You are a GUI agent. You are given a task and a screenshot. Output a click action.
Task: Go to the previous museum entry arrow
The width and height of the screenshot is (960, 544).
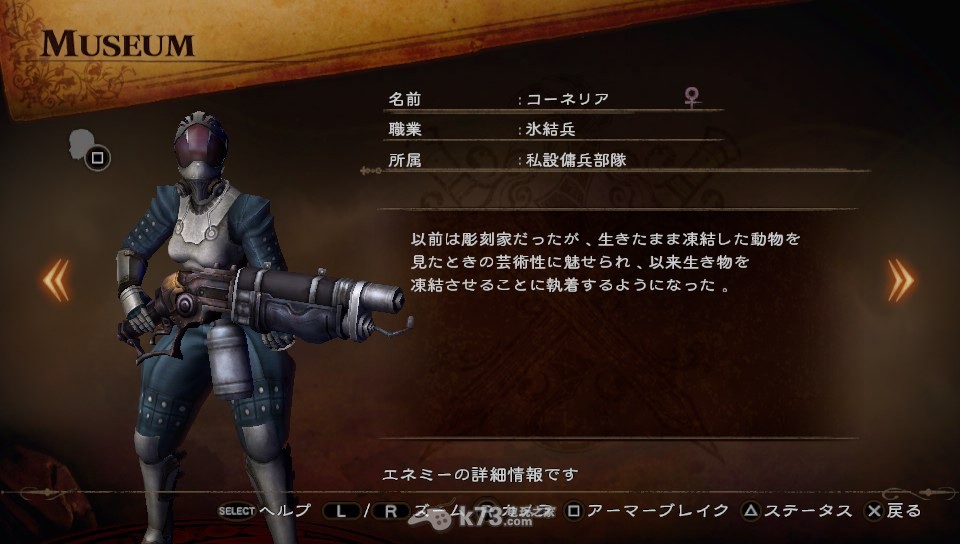[55, 279]
